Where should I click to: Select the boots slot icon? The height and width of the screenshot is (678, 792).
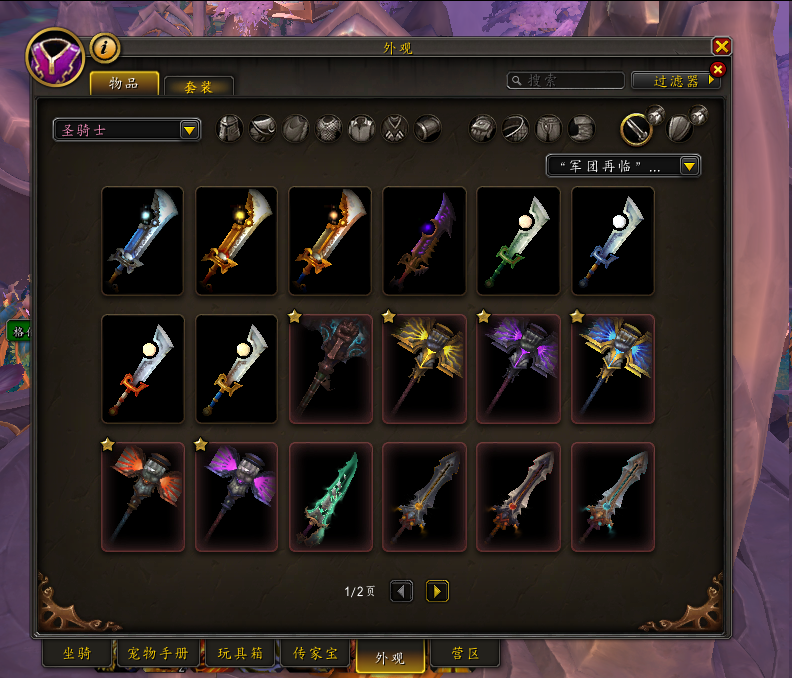(x=582, y=128)
